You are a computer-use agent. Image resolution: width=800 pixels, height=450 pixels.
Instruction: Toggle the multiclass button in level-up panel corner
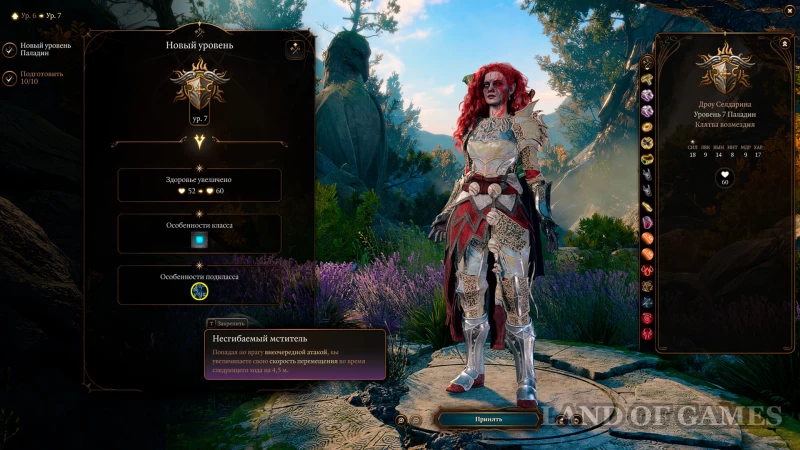(296, 48)
